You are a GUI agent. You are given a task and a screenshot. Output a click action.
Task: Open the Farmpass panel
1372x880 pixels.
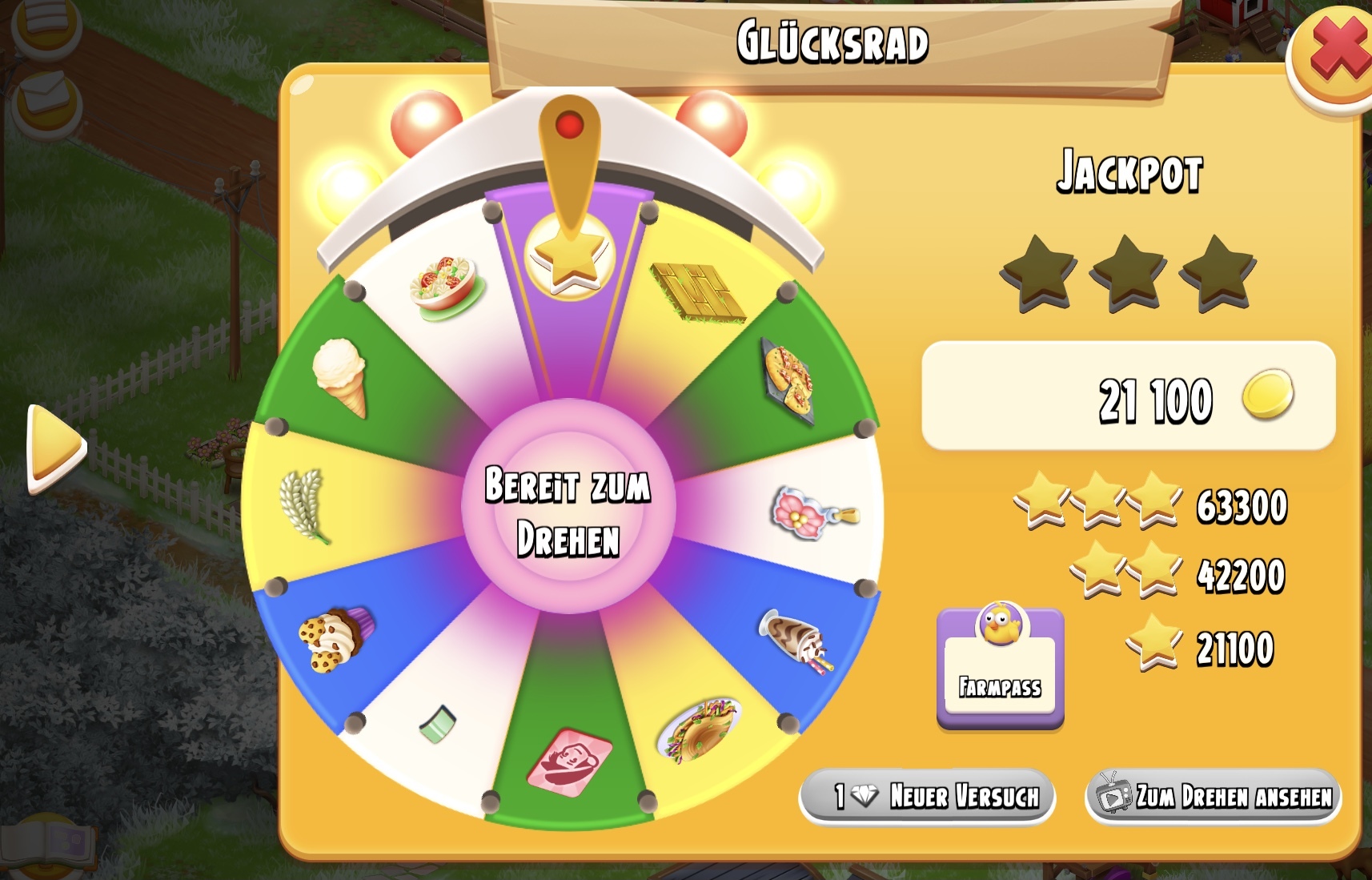pyautogui.click(x=1000, y=669)
